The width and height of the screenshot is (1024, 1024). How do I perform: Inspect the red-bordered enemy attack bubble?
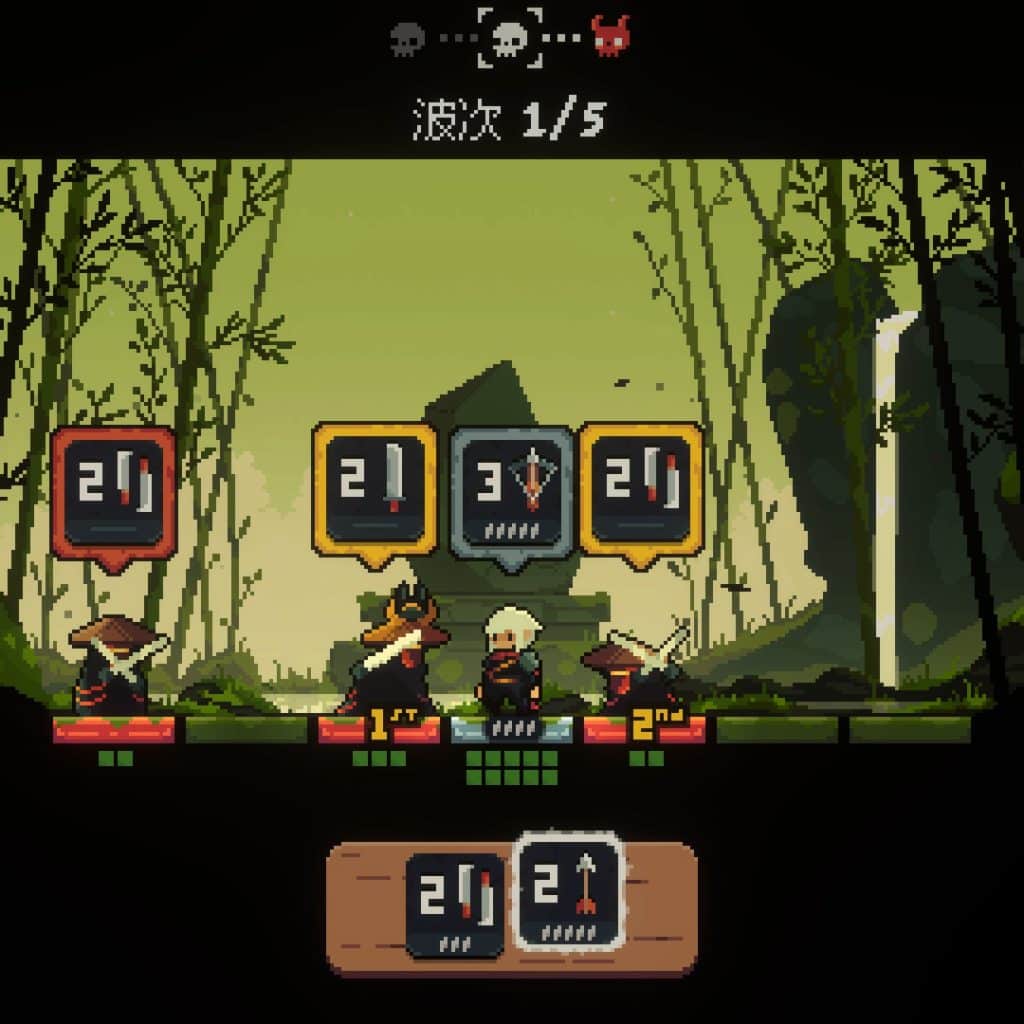pos(114,494)
